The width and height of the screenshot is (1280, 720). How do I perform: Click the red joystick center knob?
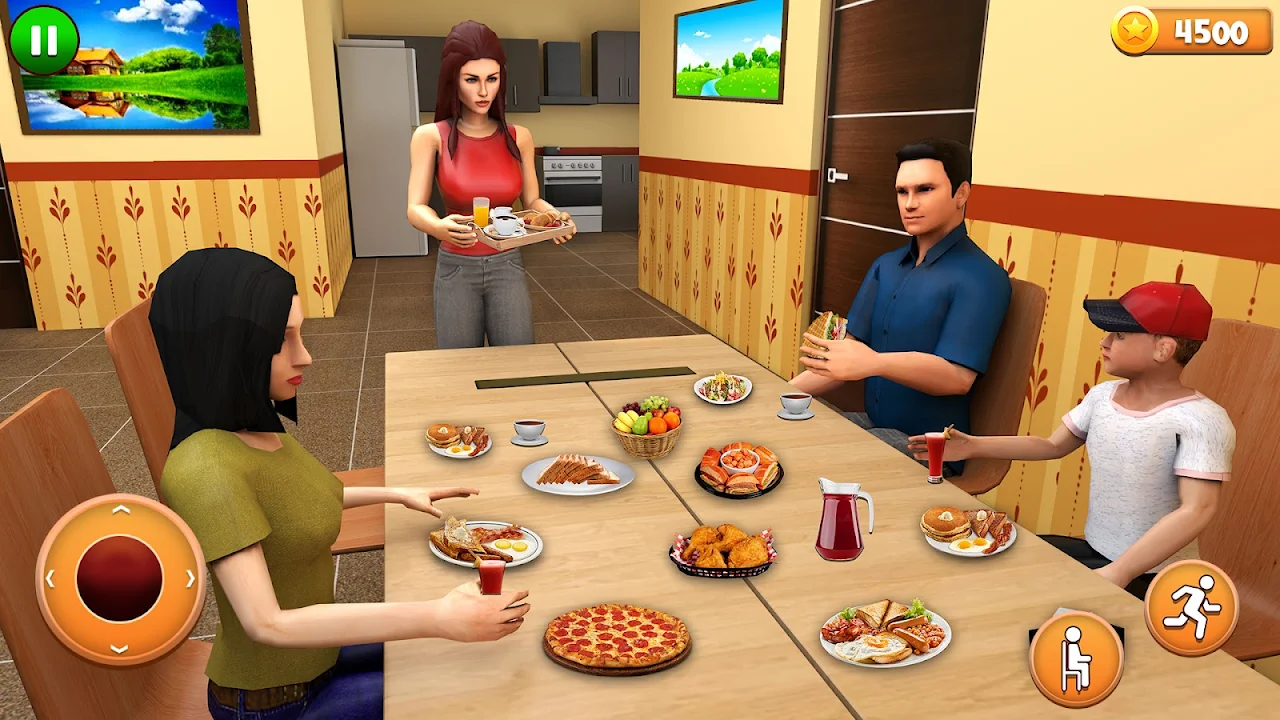tap(120, 578)
